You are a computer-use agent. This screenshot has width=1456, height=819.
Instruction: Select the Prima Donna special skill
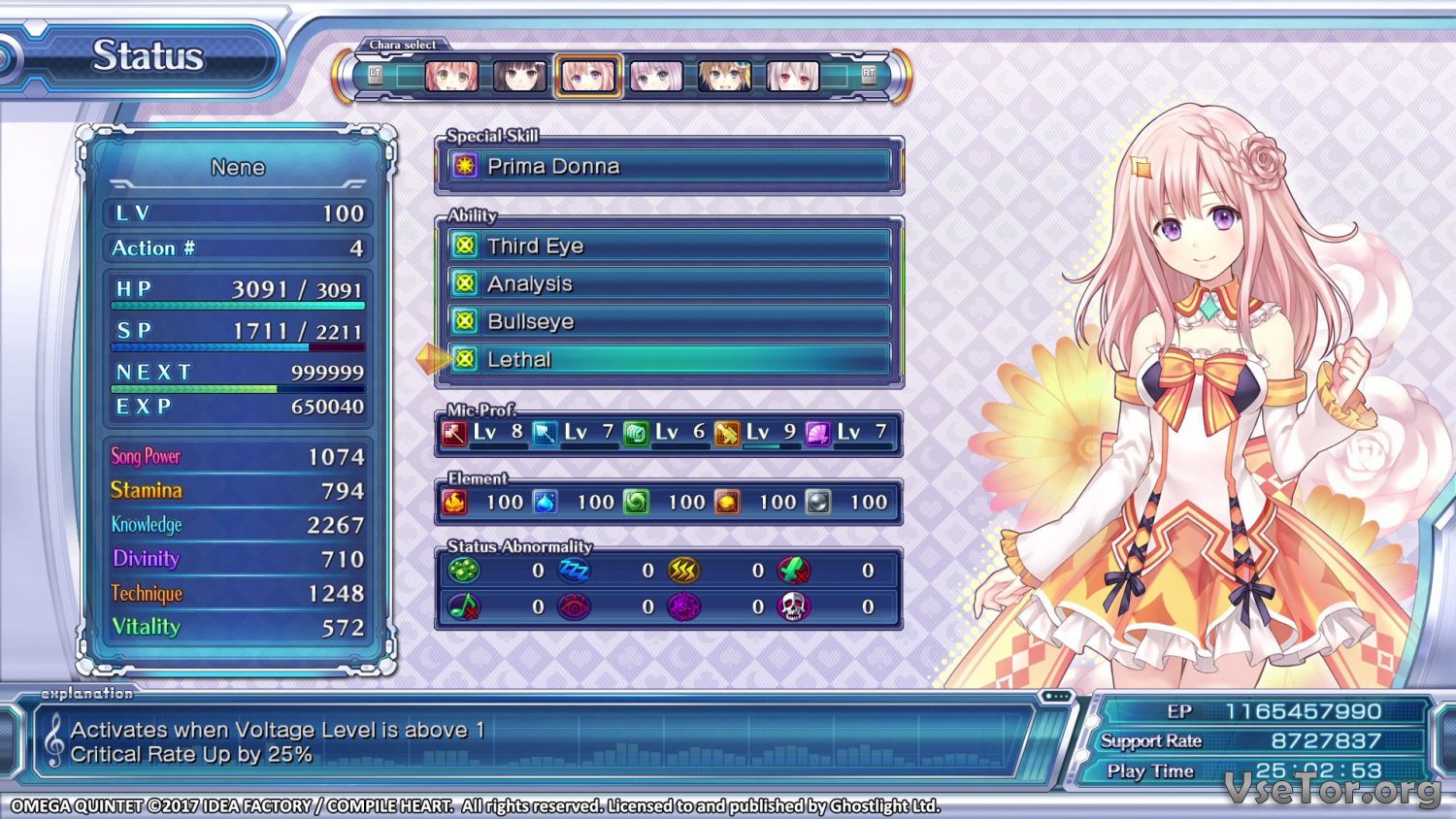click(x=669, y=166)
